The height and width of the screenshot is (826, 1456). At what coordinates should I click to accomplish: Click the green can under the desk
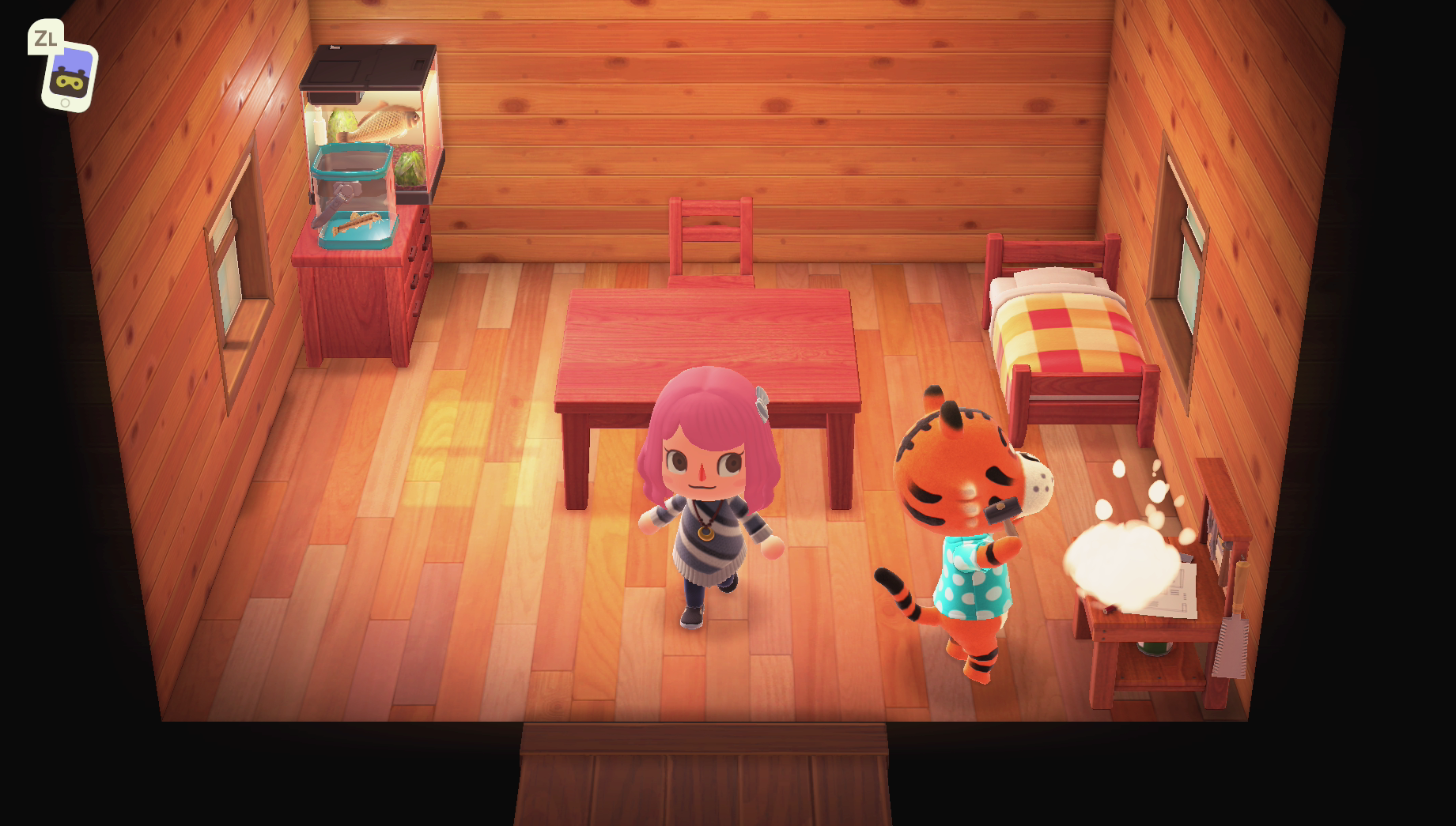click(1156, 650)
